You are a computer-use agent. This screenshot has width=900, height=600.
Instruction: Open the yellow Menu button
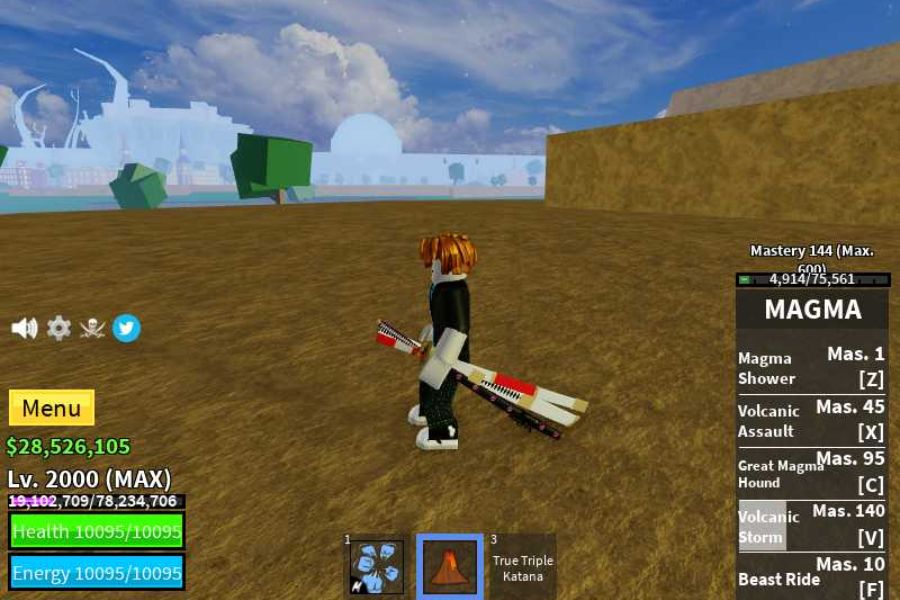[x=51, y=408]
